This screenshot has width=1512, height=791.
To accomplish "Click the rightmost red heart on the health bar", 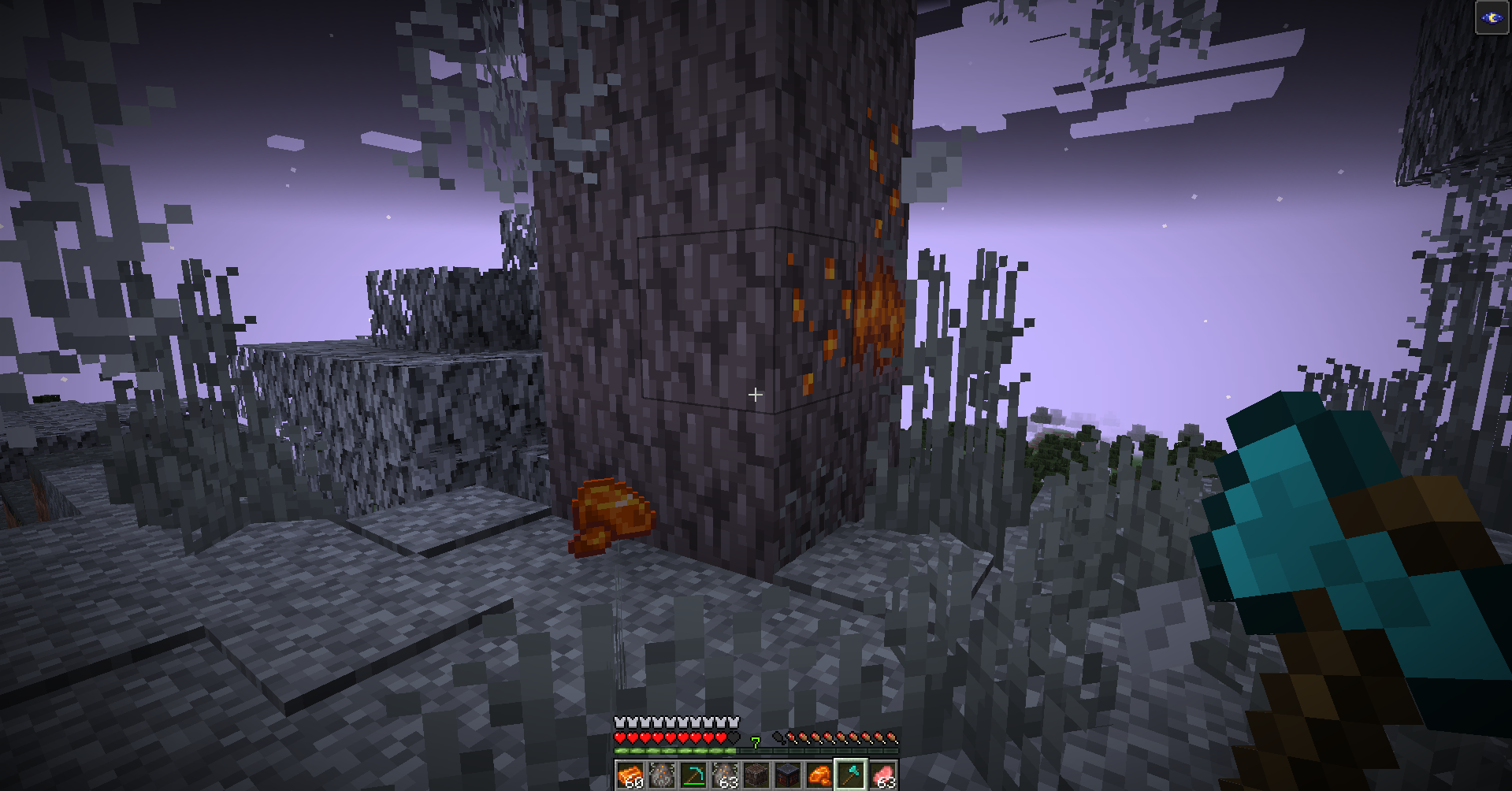I will (x=719, y=738).
